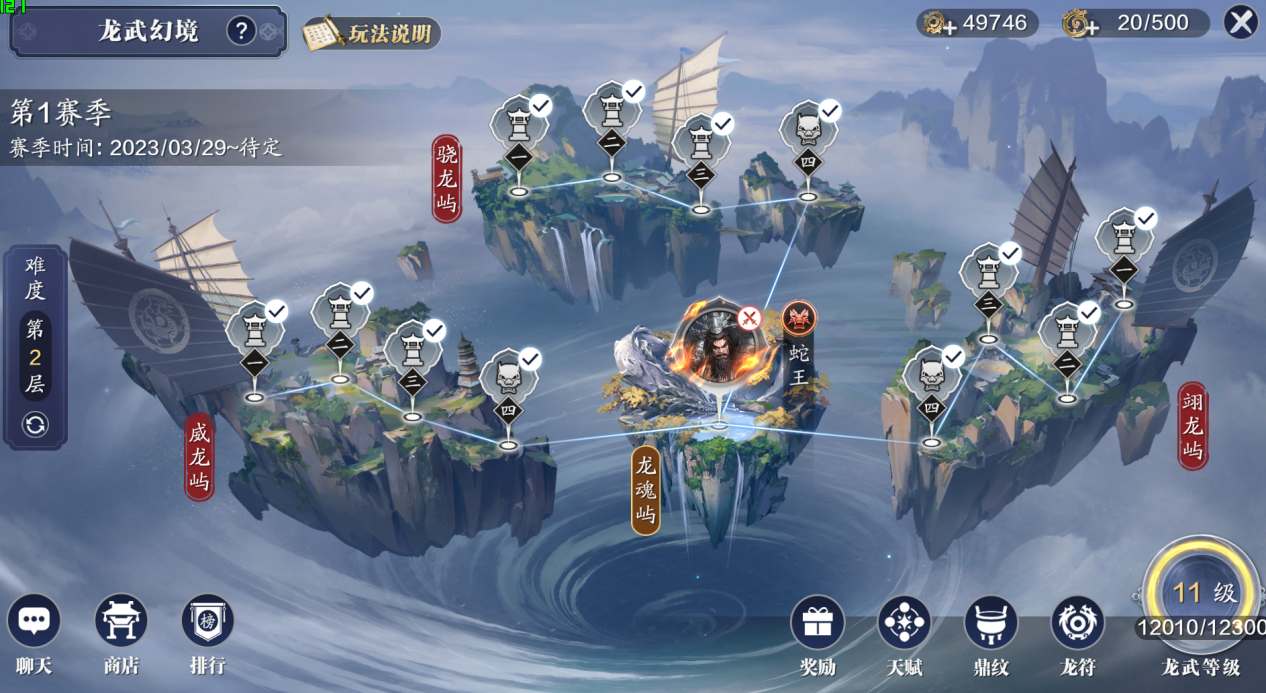The image size is (1266, 693).
Task: Add more of the 49746 currency
Action: (935, 24)
